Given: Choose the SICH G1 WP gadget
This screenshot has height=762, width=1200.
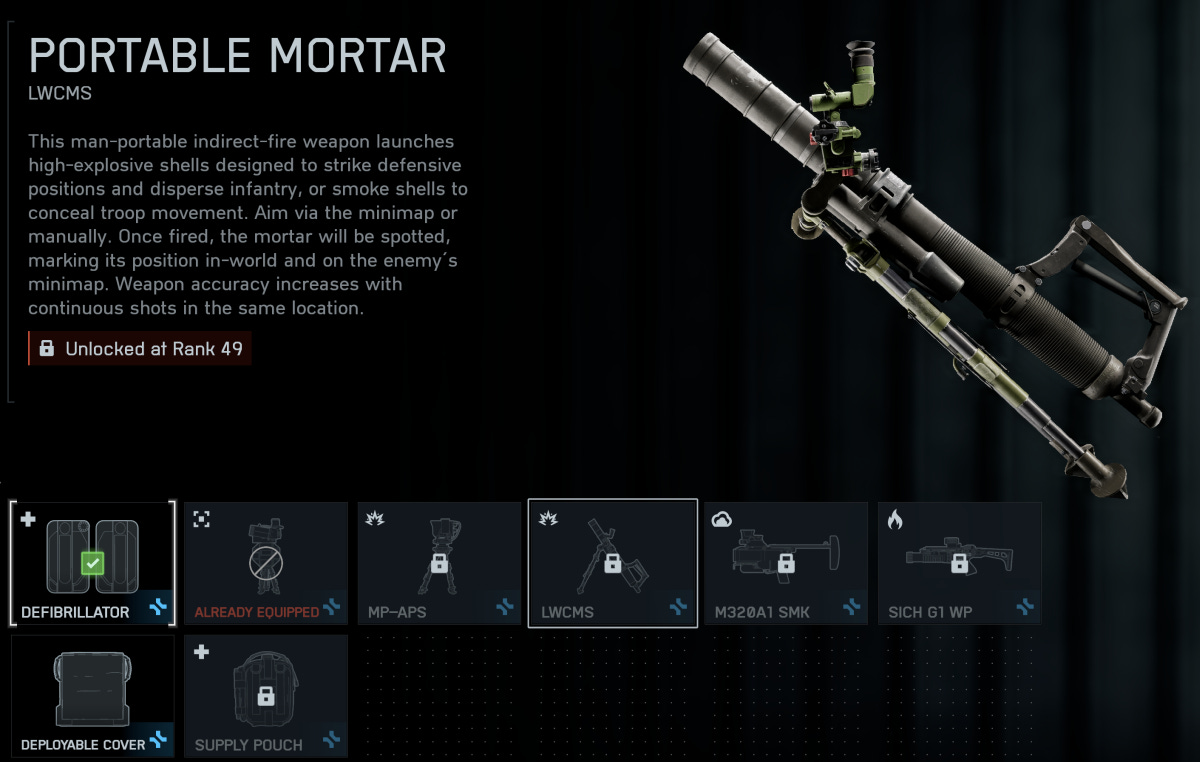Looking at the screenshot, I should click(x=959, y=563).
